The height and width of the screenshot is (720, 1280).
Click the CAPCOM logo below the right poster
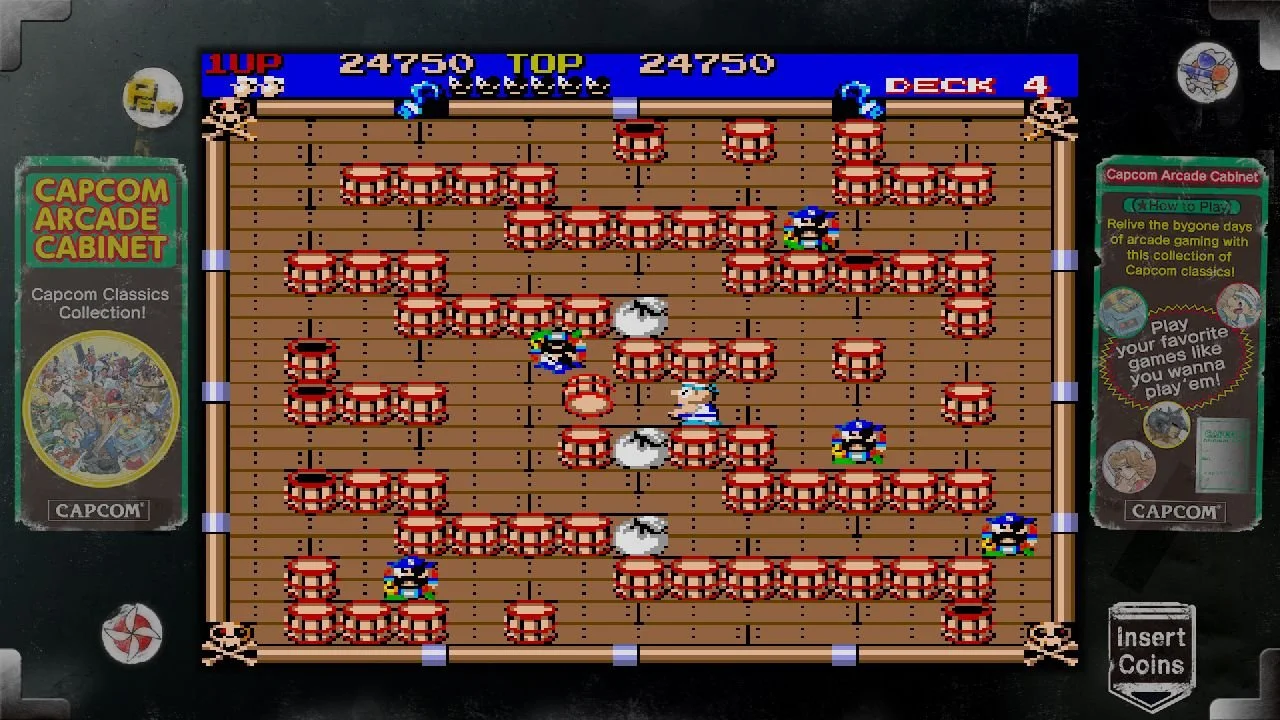coord(1176,511)
